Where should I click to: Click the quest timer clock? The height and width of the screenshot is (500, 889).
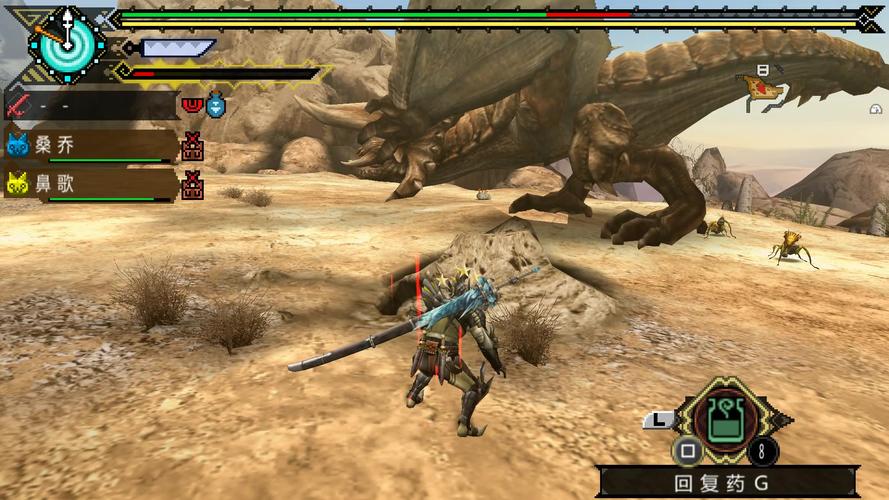click(67, 43)
